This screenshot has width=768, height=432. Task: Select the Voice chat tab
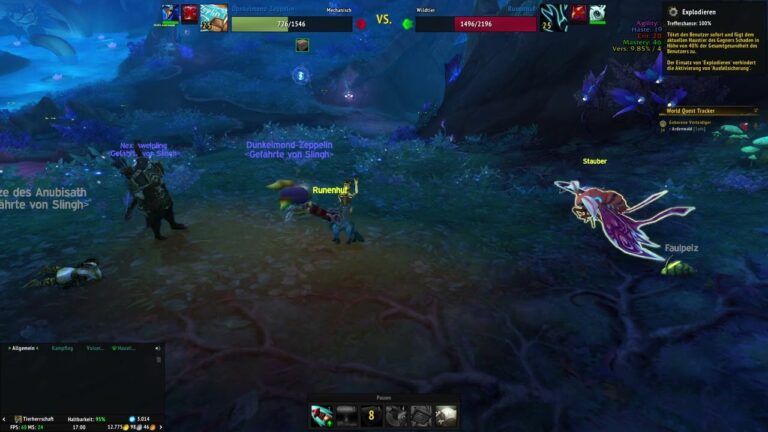point(95,348)
